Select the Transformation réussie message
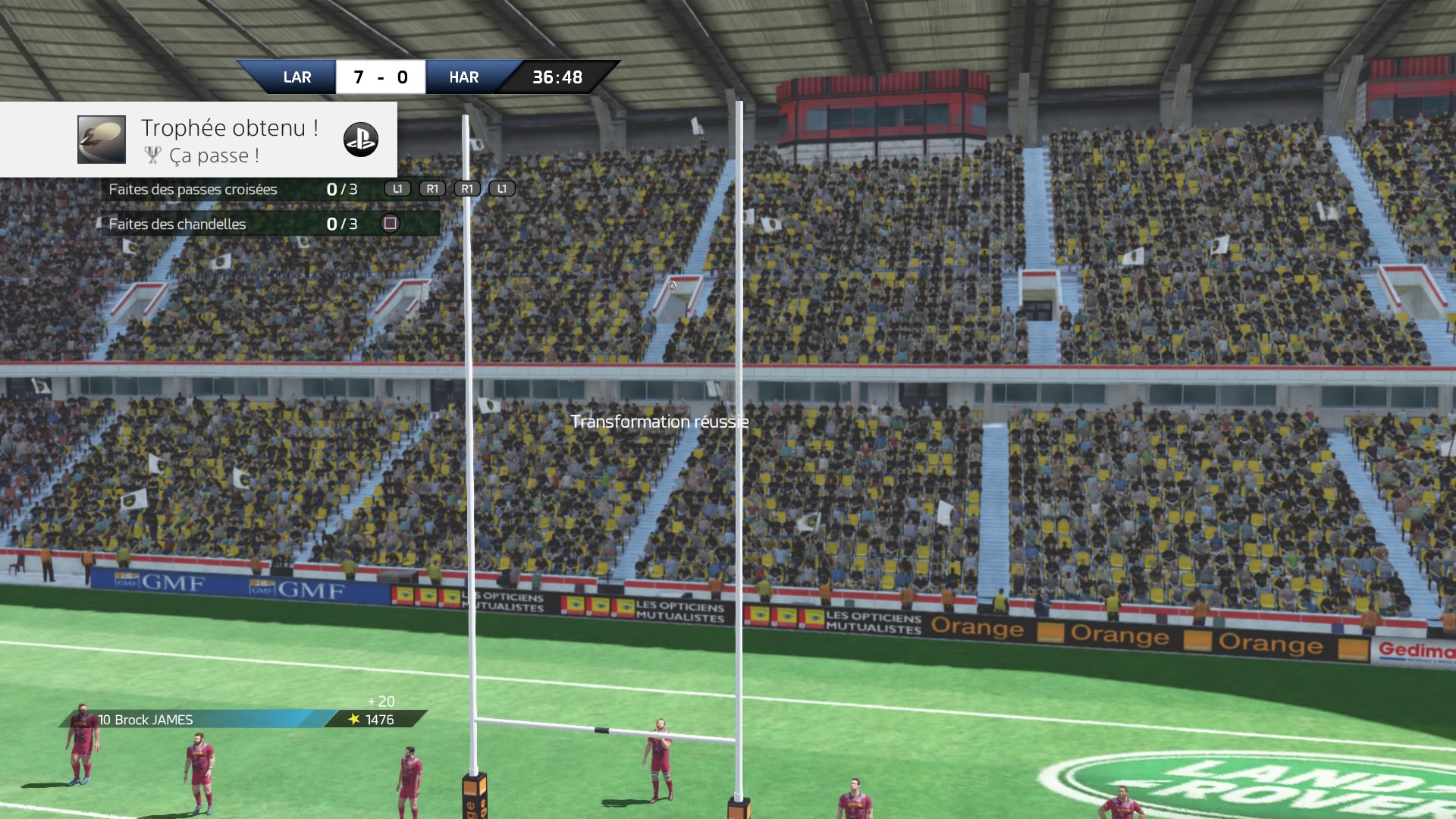This screenshot has width=1456, height=819. [x=660, y=422]
